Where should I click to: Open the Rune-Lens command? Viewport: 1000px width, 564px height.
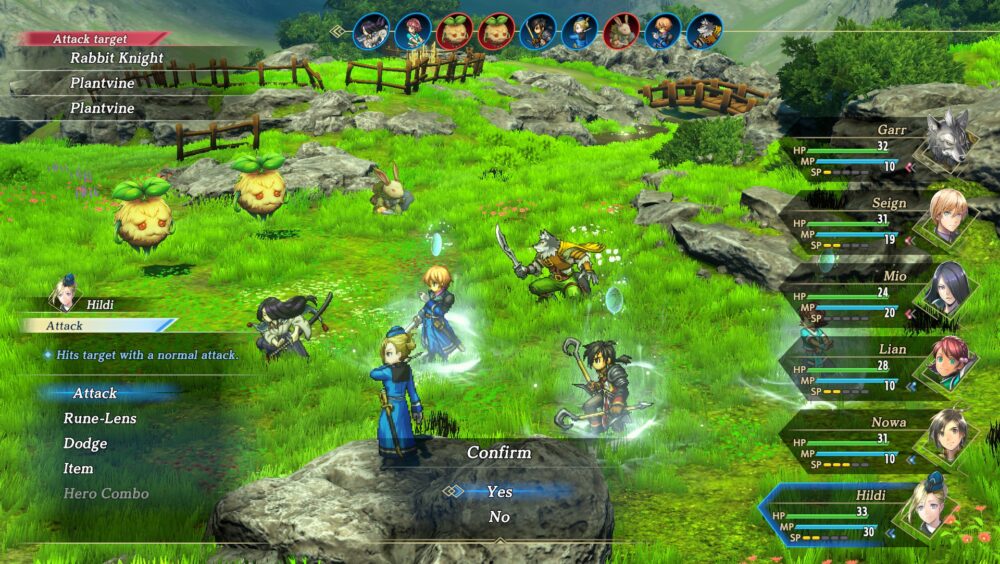(100, 419)
